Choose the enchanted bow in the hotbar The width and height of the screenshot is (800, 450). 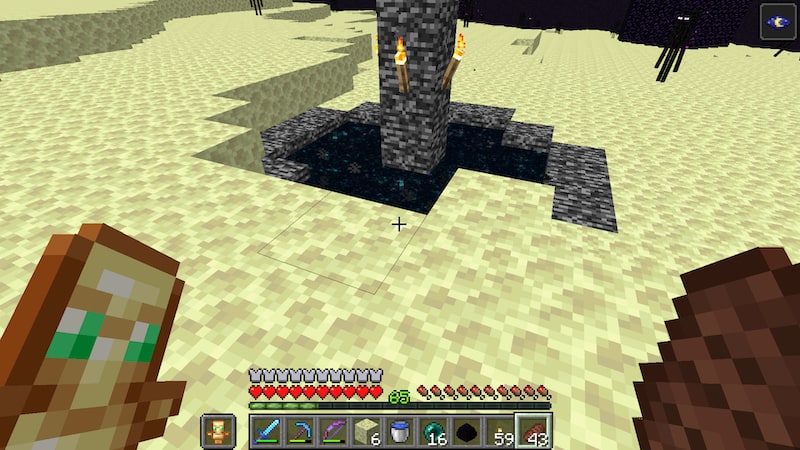[x=333, y=431]
